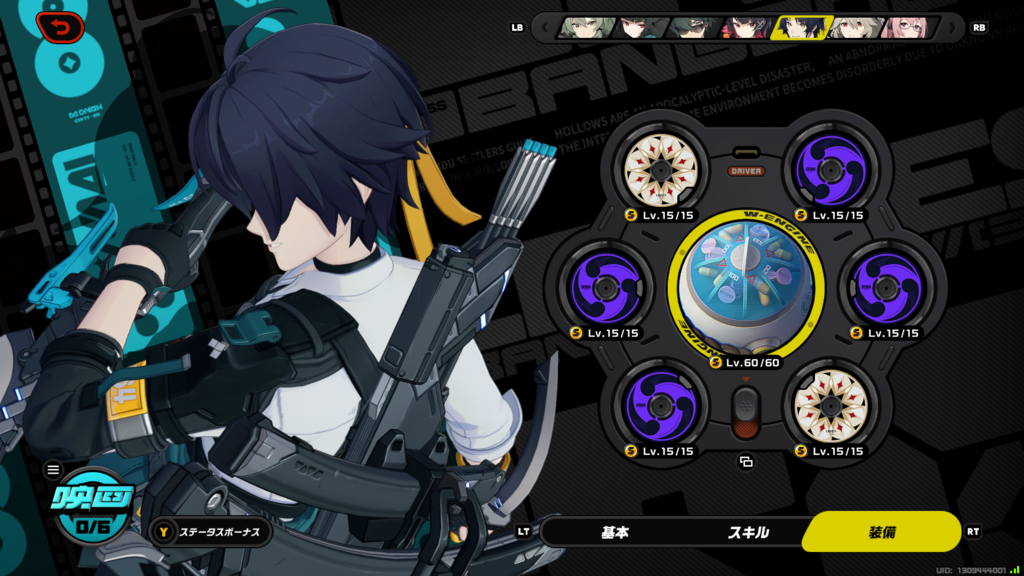Screen dimensions: 1024x576
Task: Click the character bar's left arrow
Action: click(544, 27)
